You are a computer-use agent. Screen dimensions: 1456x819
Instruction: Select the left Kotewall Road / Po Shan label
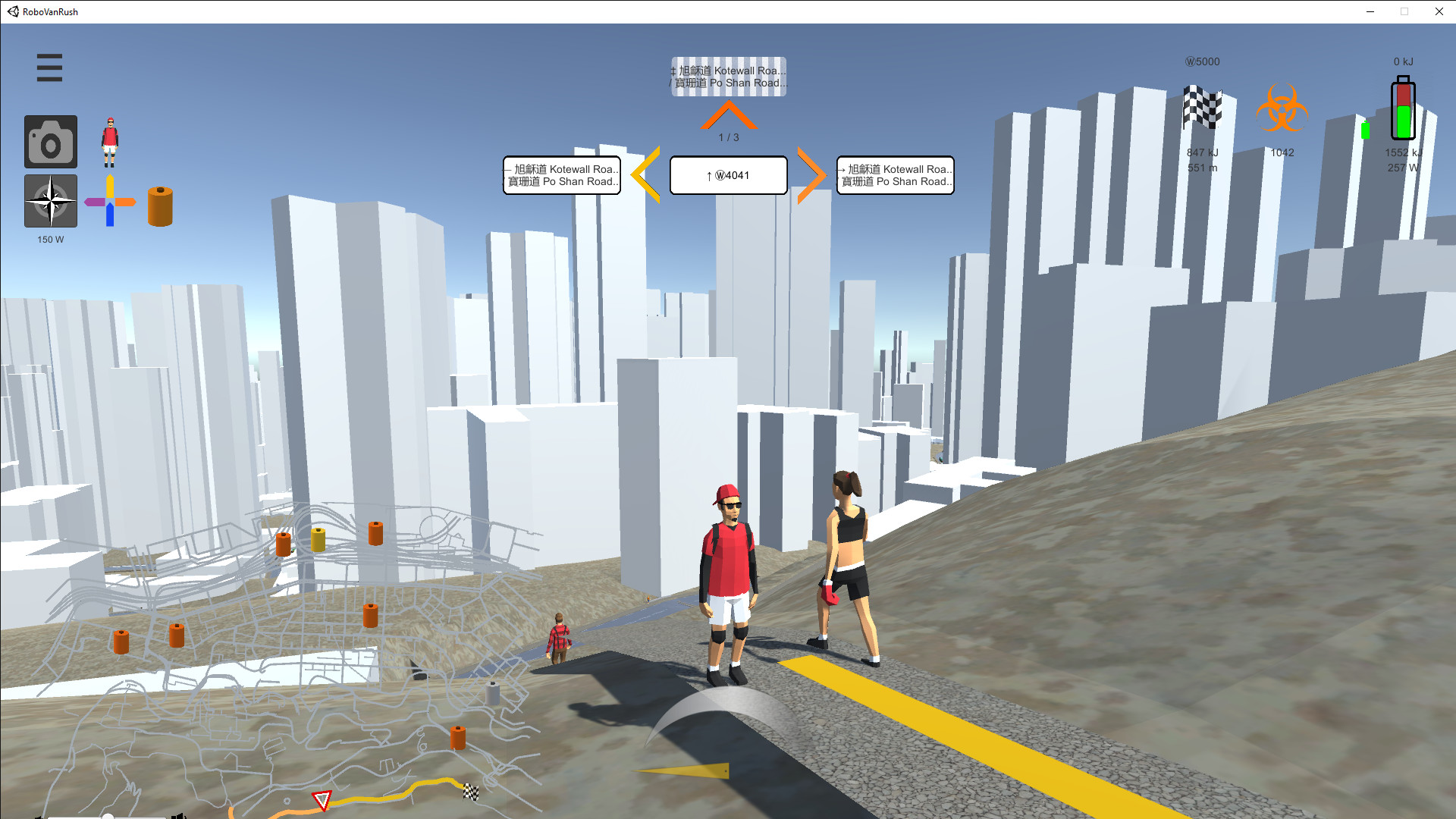(561, 175)
